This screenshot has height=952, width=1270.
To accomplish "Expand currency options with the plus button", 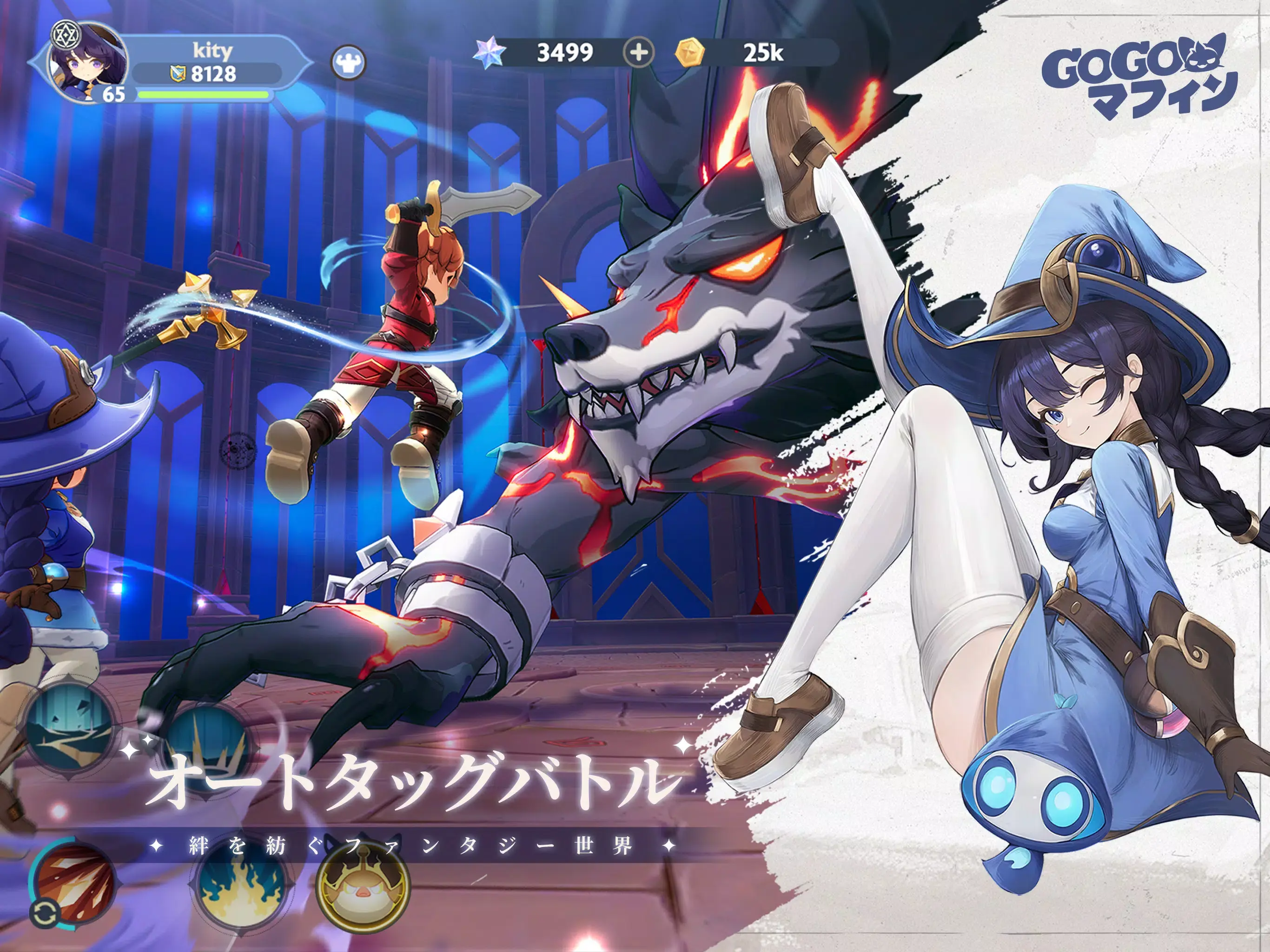I will (640, 53).
